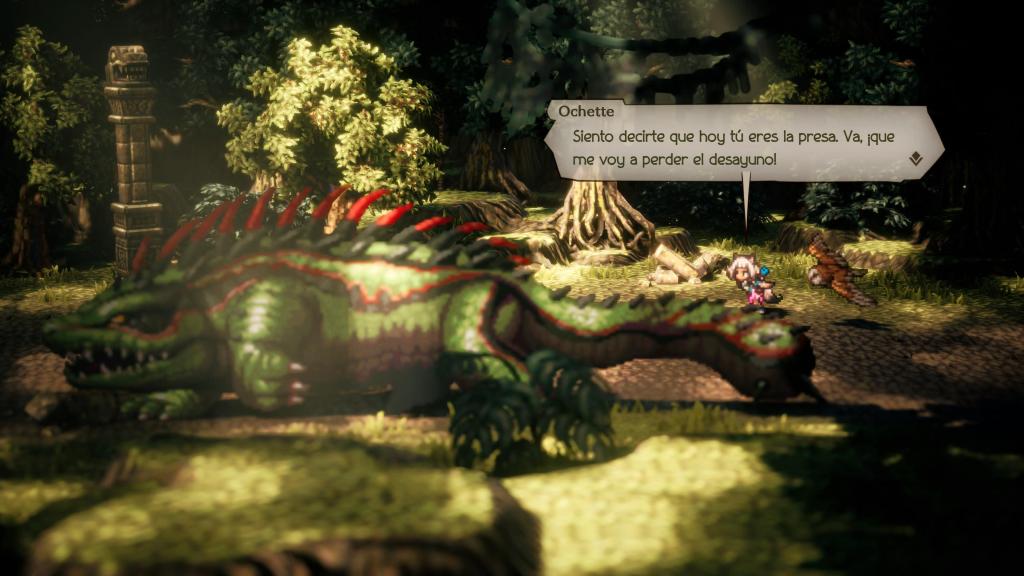
Task: Click Ochette's dialogue speech box
Action: pyautogui.click(x=740, y=145)
